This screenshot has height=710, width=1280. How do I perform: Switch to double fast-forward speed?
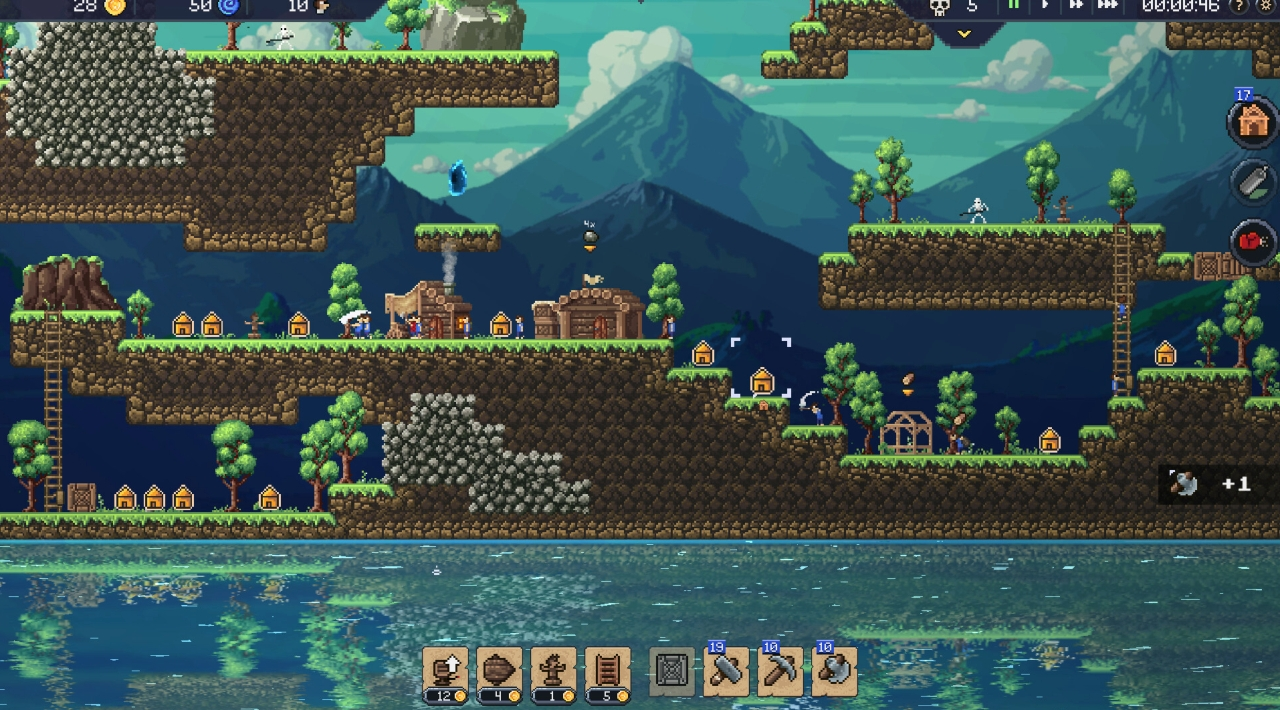[x=1076, y=5]
